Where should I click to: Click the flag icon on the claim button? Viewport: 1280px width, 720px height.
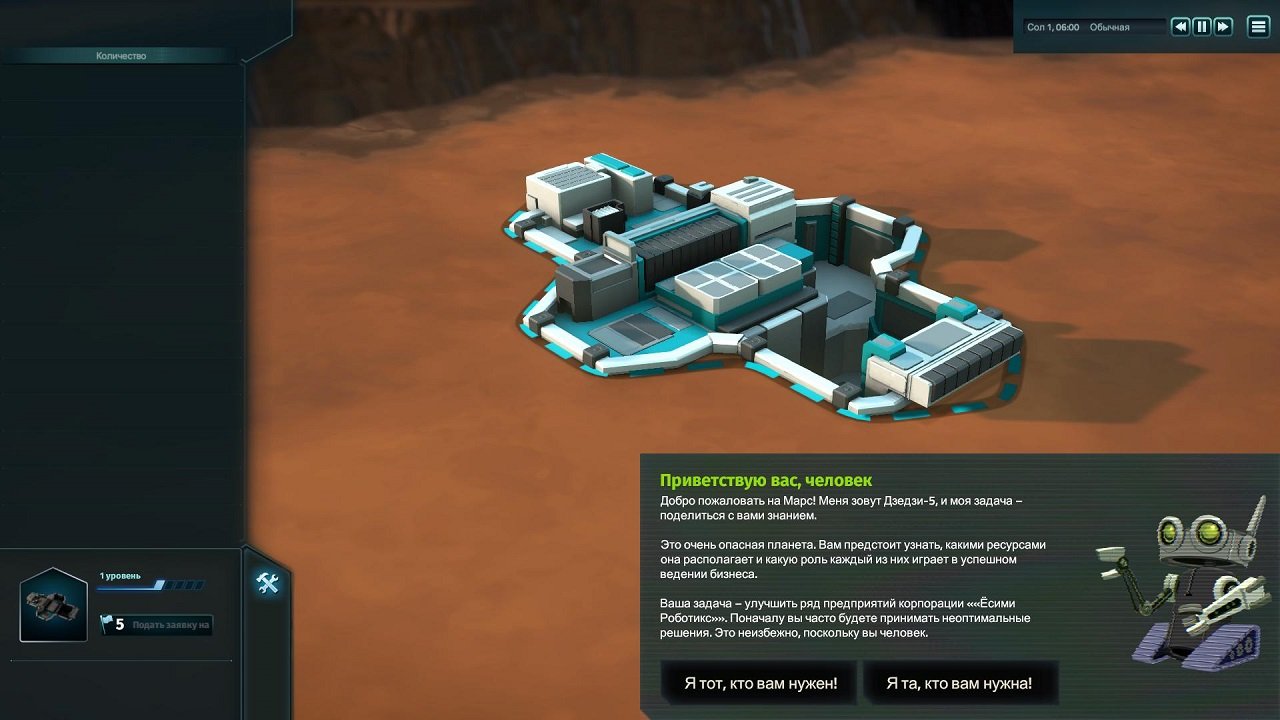coord(106,625)
